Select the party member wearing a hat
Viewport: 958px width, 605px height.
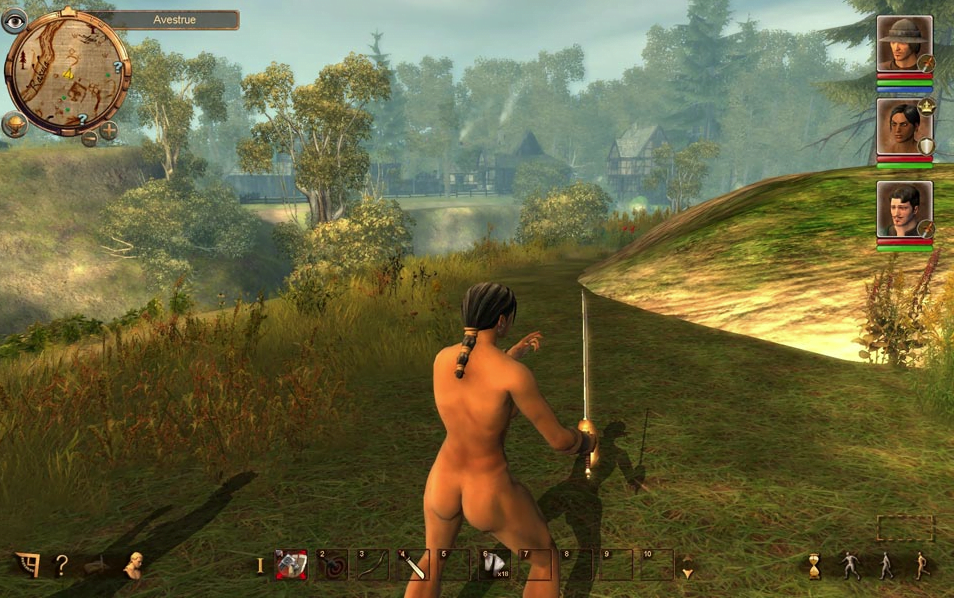pos(904,43)
